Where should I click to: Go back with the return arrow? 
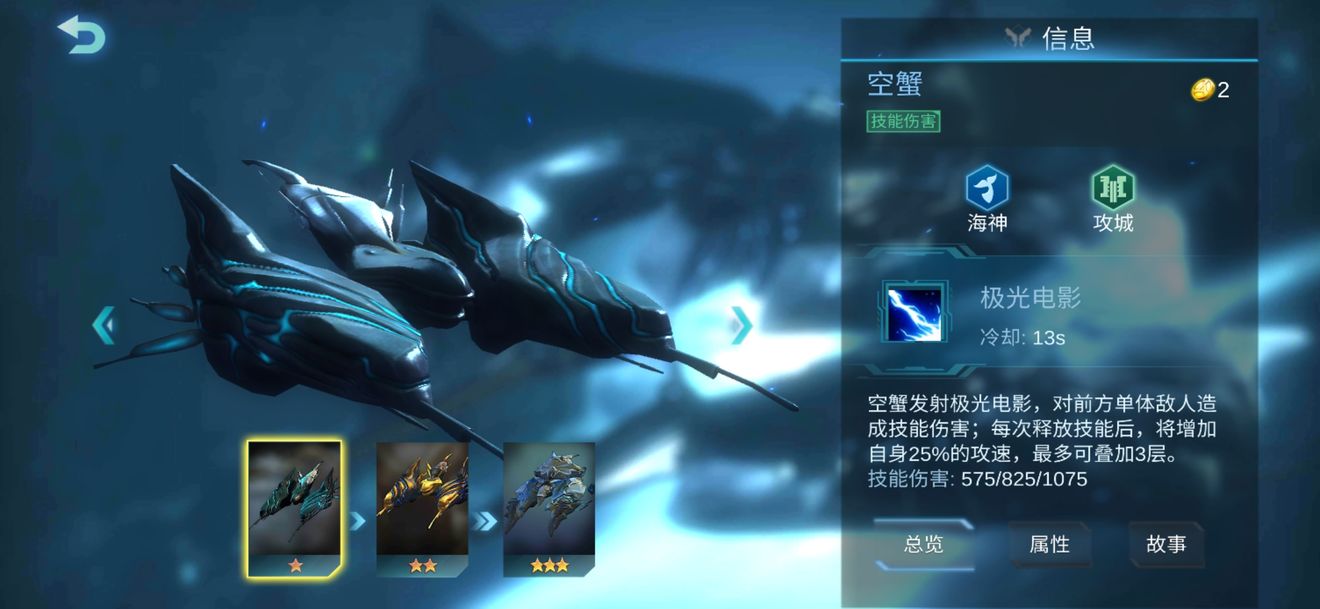[x=82, y=36]
